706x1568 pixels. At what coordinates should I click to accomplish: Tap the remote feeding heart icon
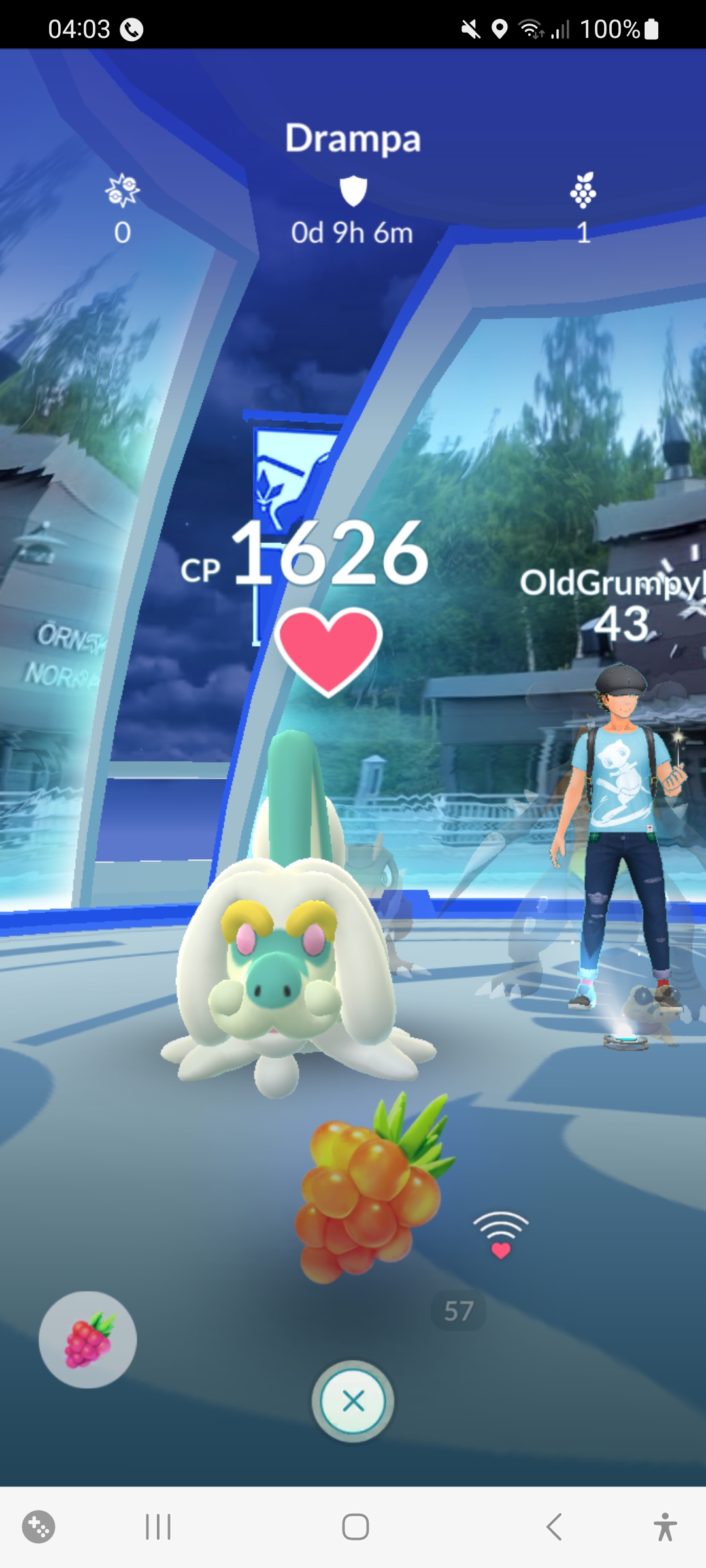coord(501,1234)
